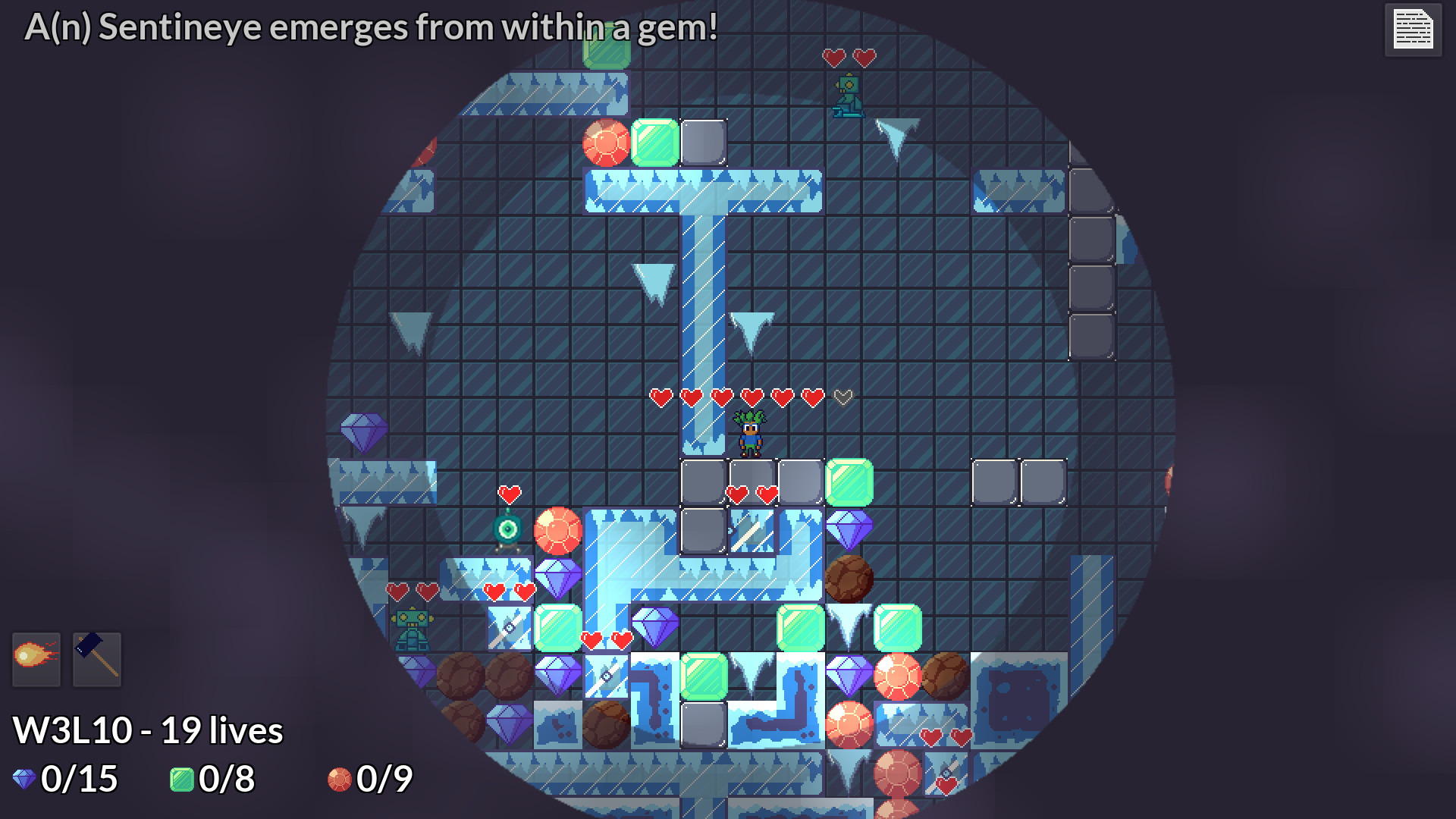Click the red gem counter icon
This screenshot has height=819, width=1456.
(x=340, y=778)
